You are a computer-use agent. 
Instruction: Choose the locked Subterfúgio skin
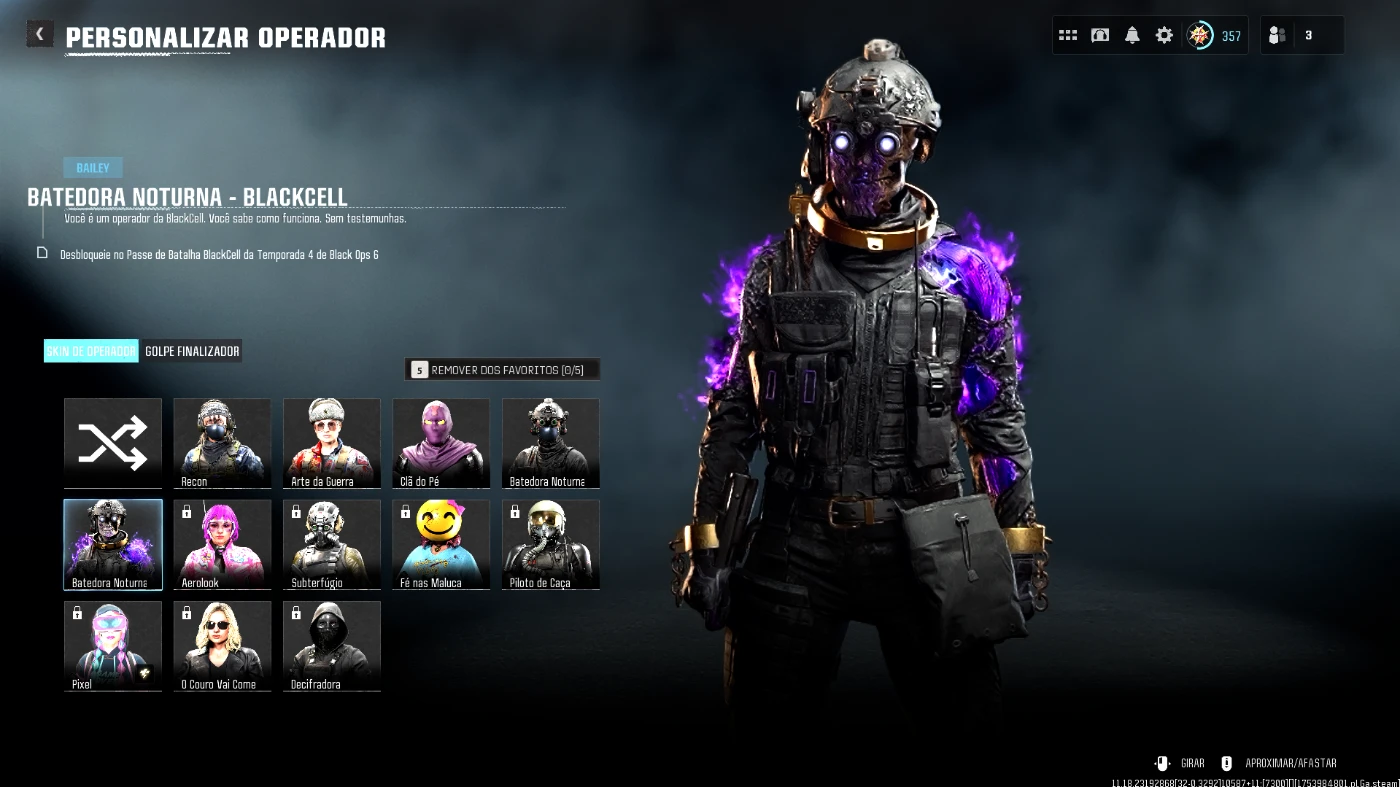click(x=332, y=544)
